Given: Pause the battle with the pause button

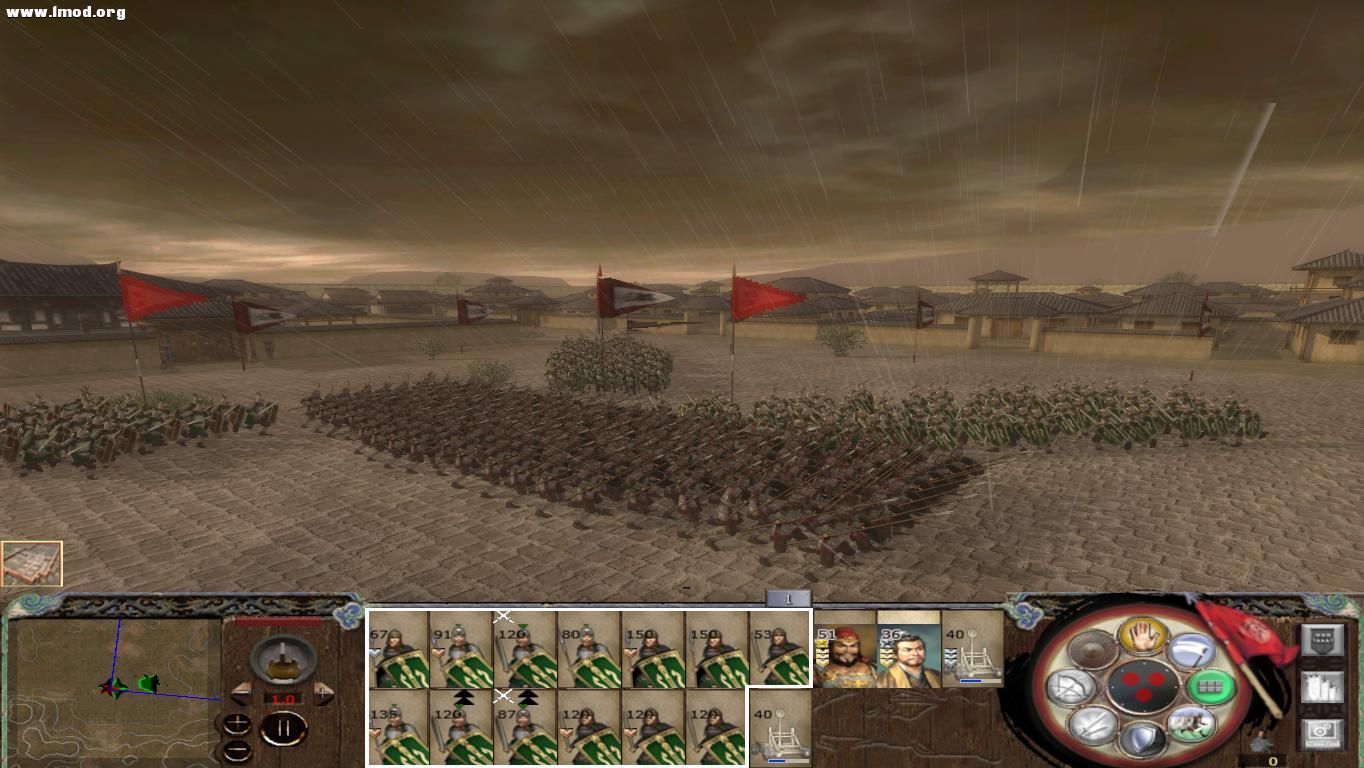Looking at the screenshot, I should tap(283, 727).
